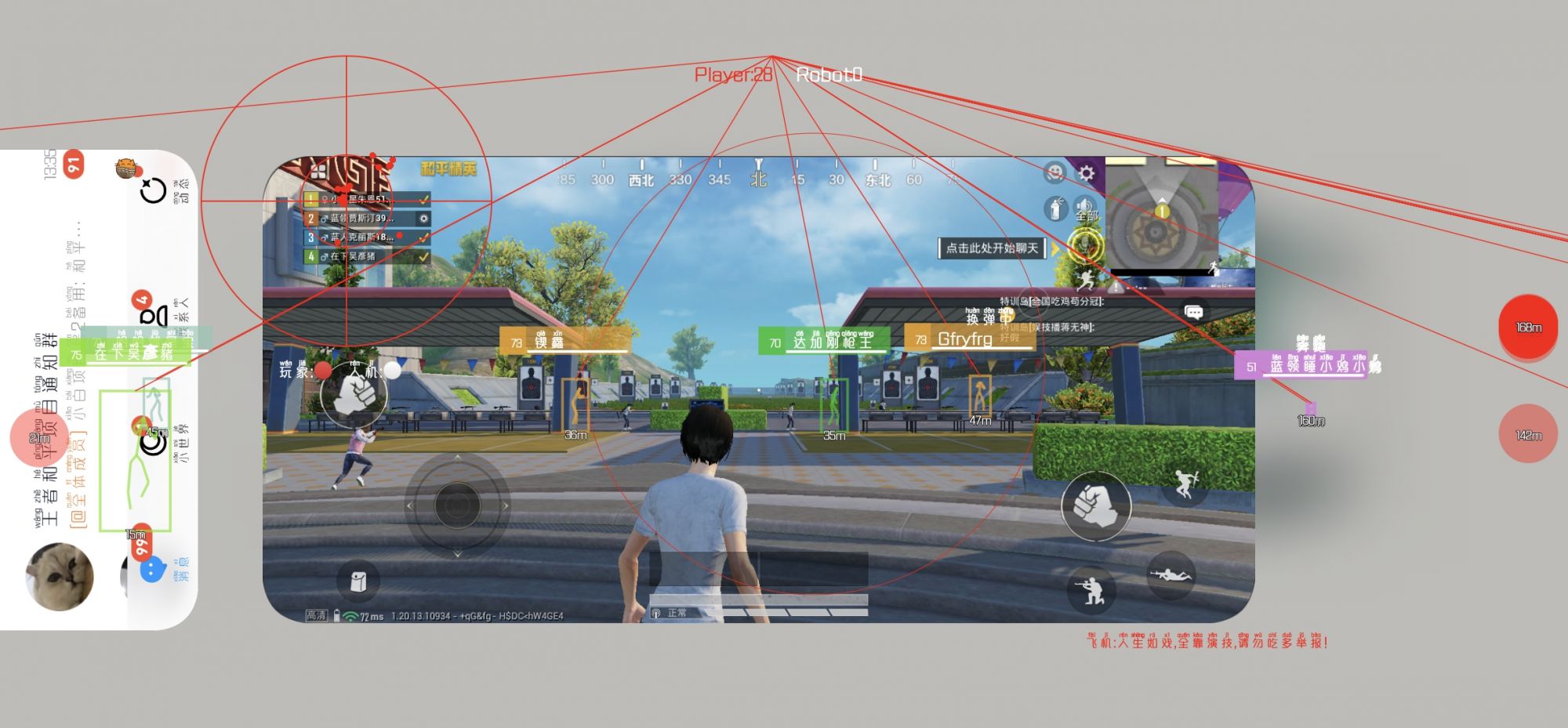Click the start chat text box
1568x728 pixels.
992,248
